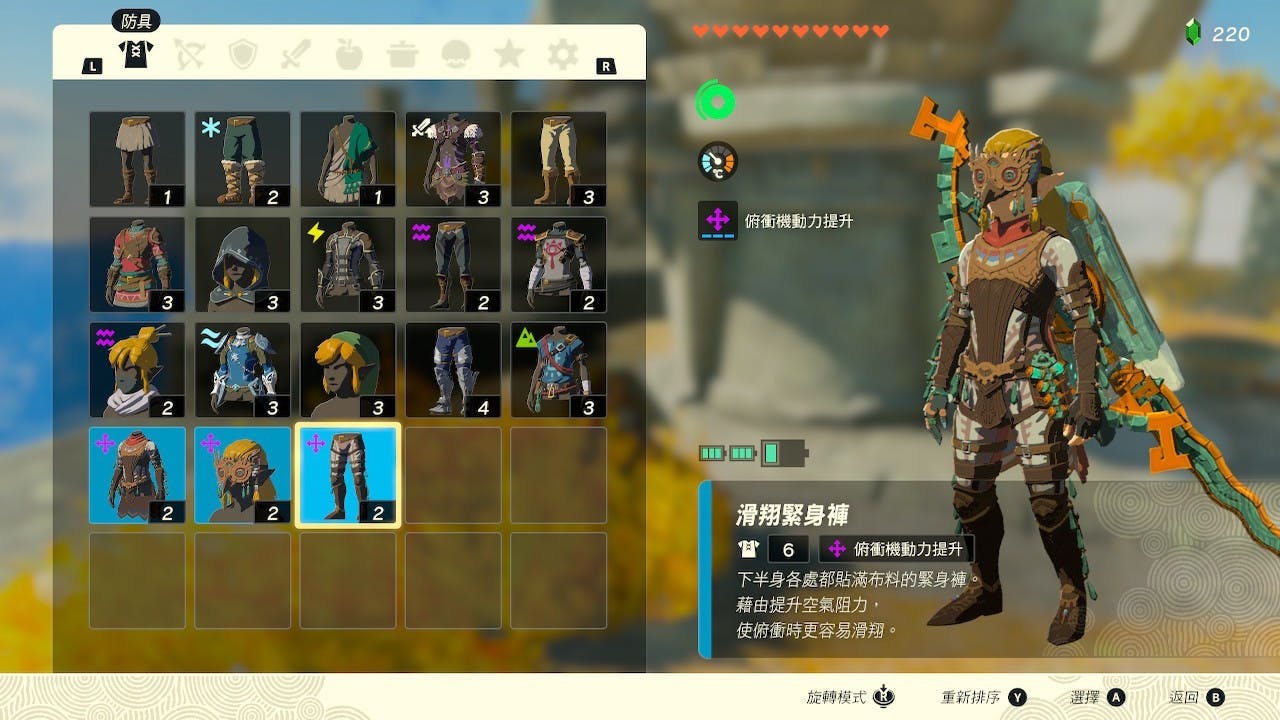
Task: Switch to the bow and arrow tab
Action: pyautogui.click(x=189, y=54)
